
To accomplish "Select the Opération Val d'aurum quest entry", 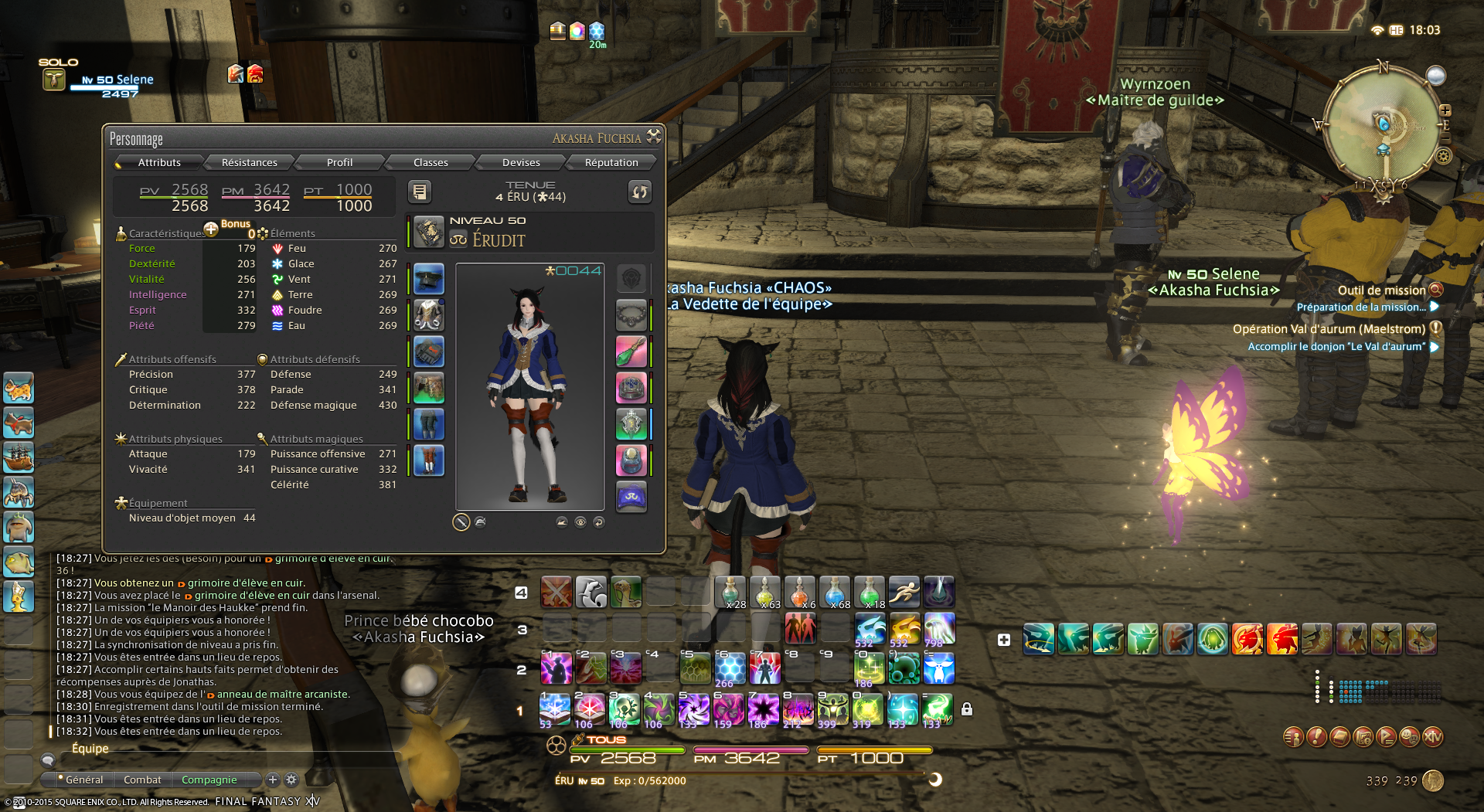I will point(1329,329).
